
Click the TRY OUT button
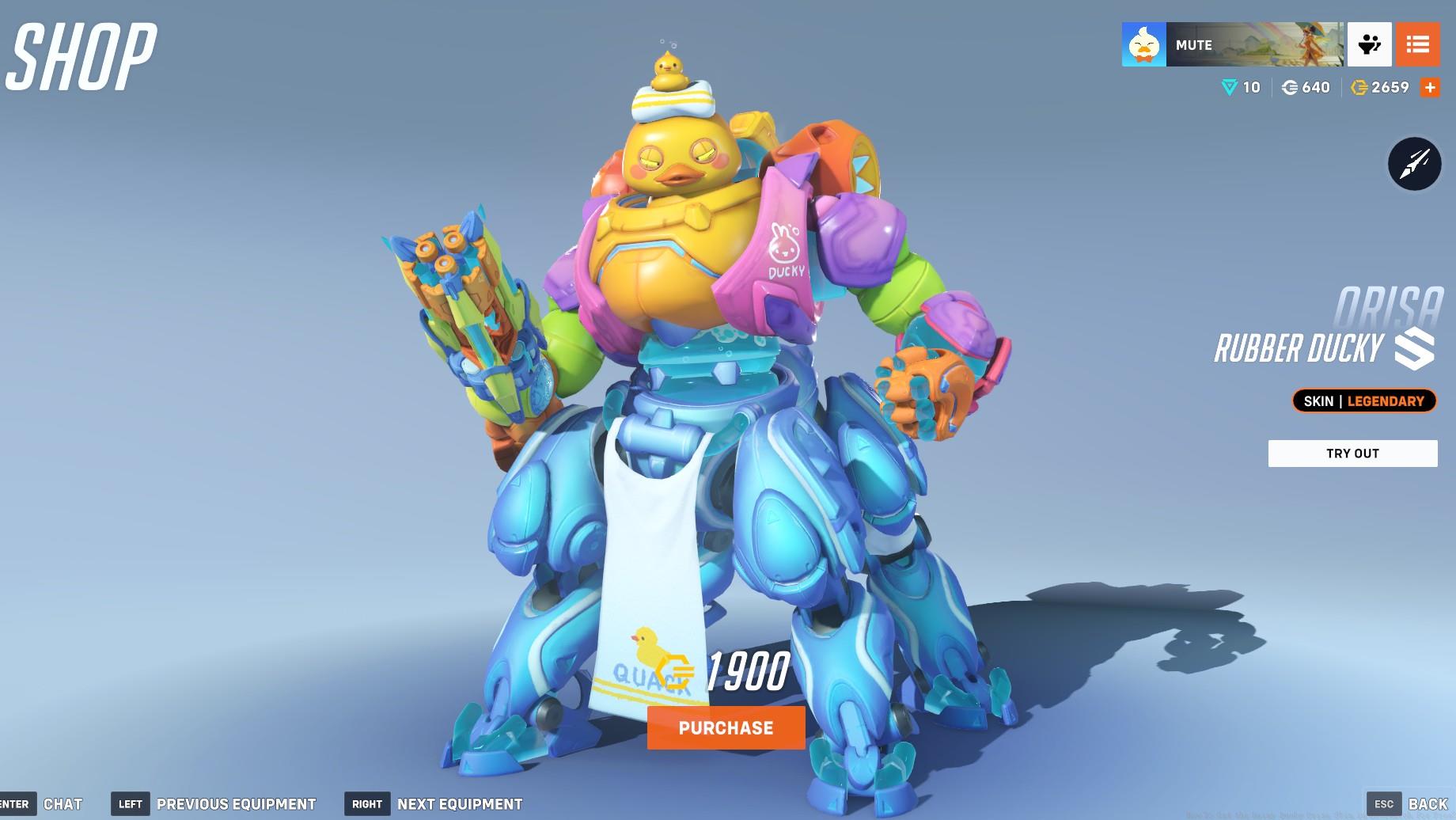pyautogui.click(x=1352, y=453)
